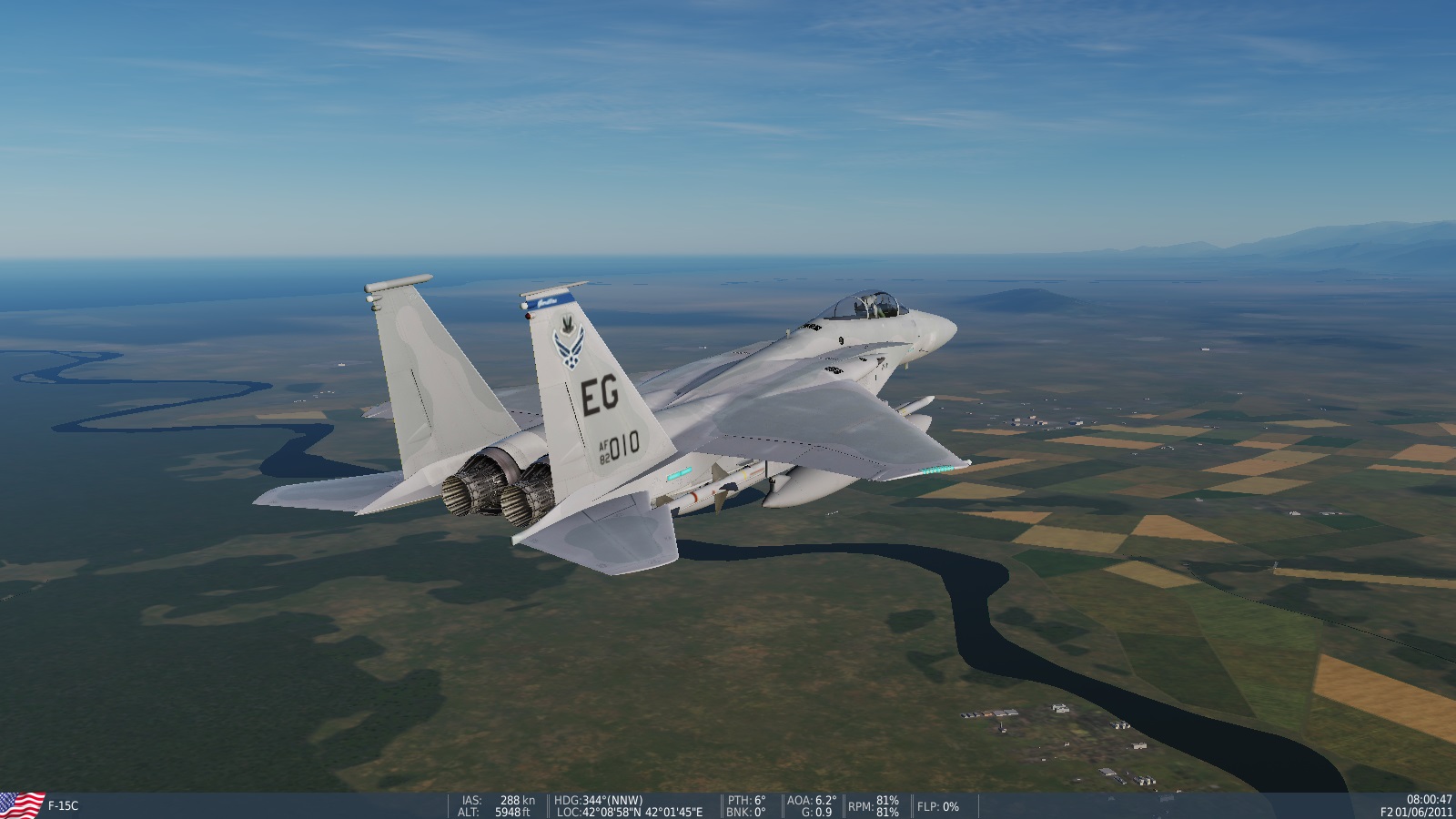Click the IAS airspeed readout
This screenshot has height=819, width=1456.
click(x=496, y=799)
